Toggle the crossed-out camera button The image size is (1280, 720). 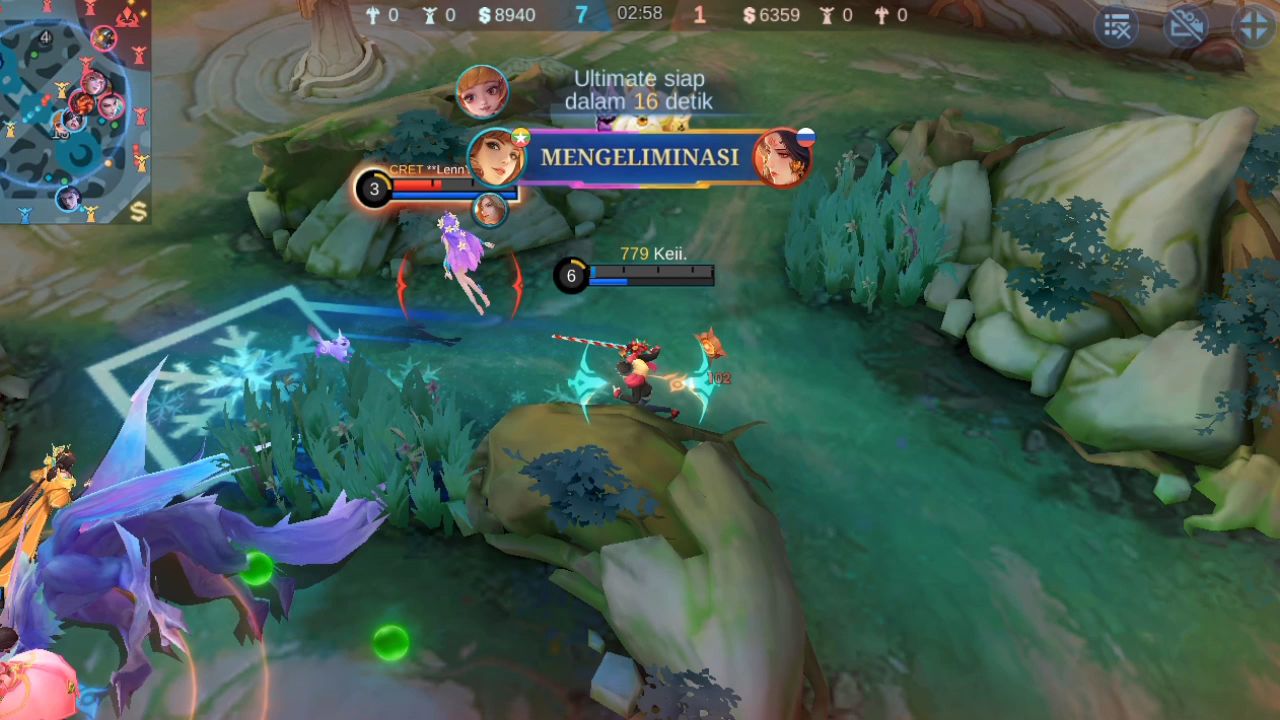[1186, 27]
